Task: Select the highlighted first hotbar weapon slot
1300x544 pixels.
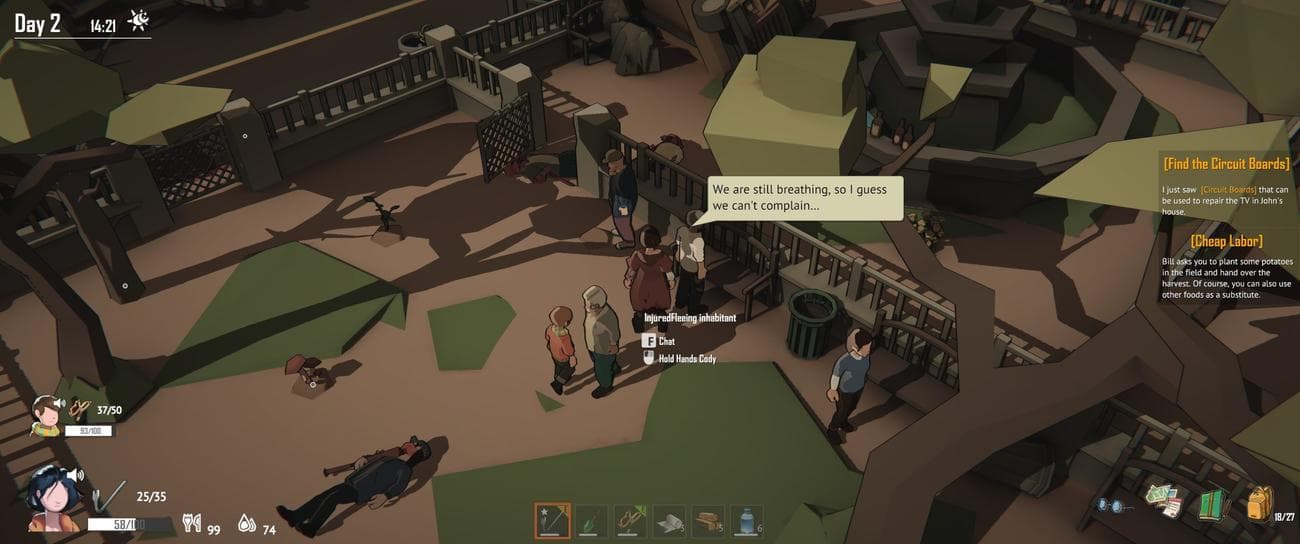Action: click(x=552, y=521)
